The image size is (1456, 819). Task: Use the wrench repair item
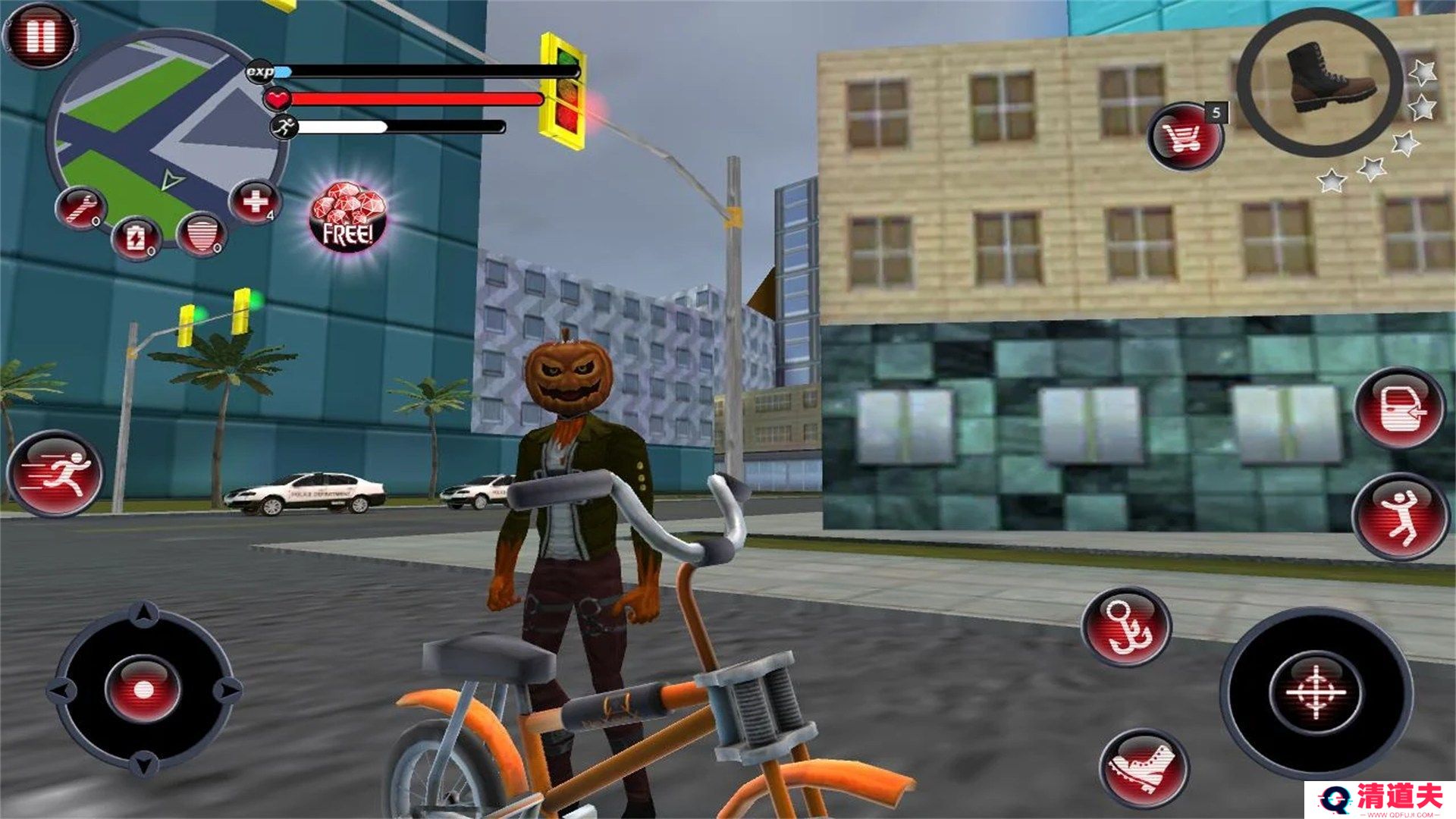coord(80,207)
